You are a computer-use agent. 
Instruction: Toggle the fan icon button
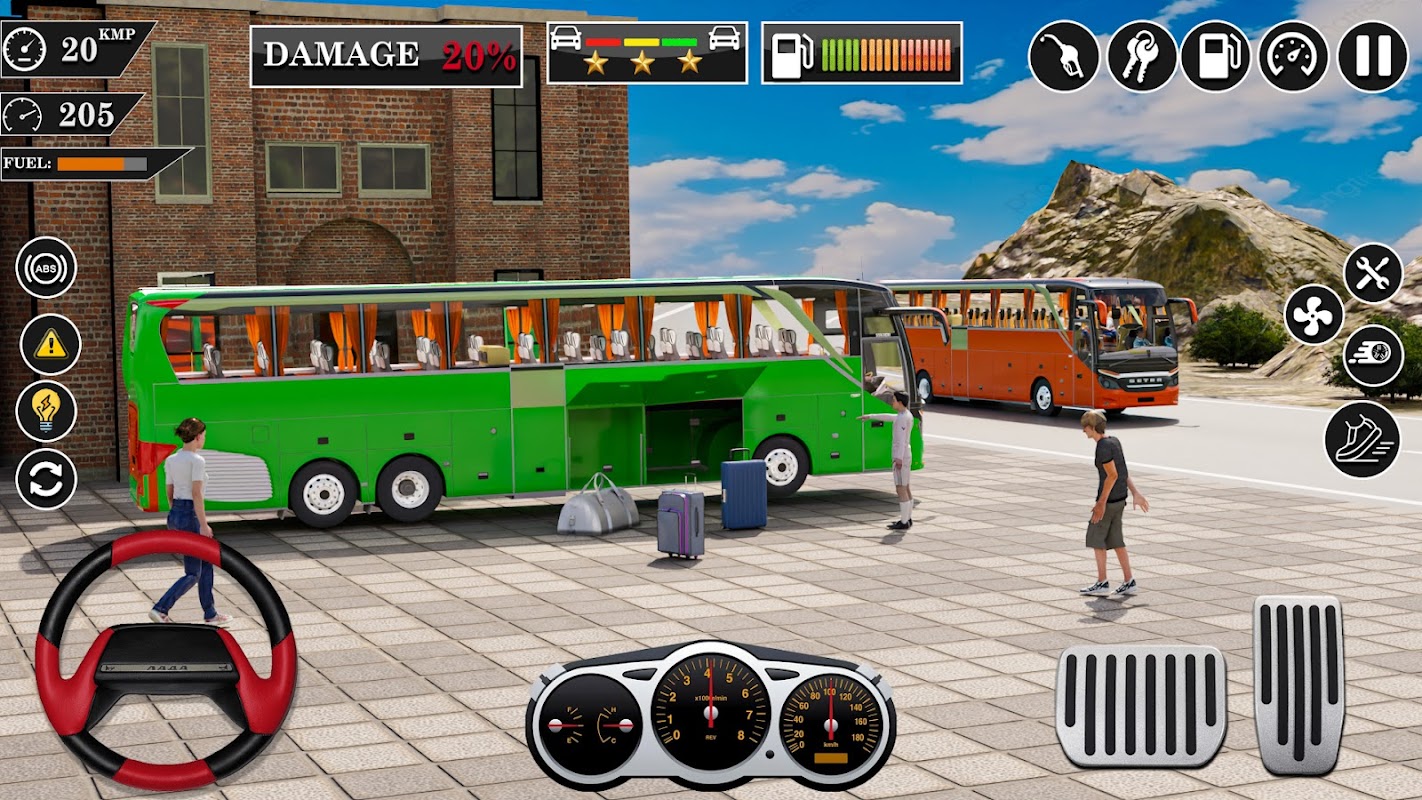(x=1314, y=314)
